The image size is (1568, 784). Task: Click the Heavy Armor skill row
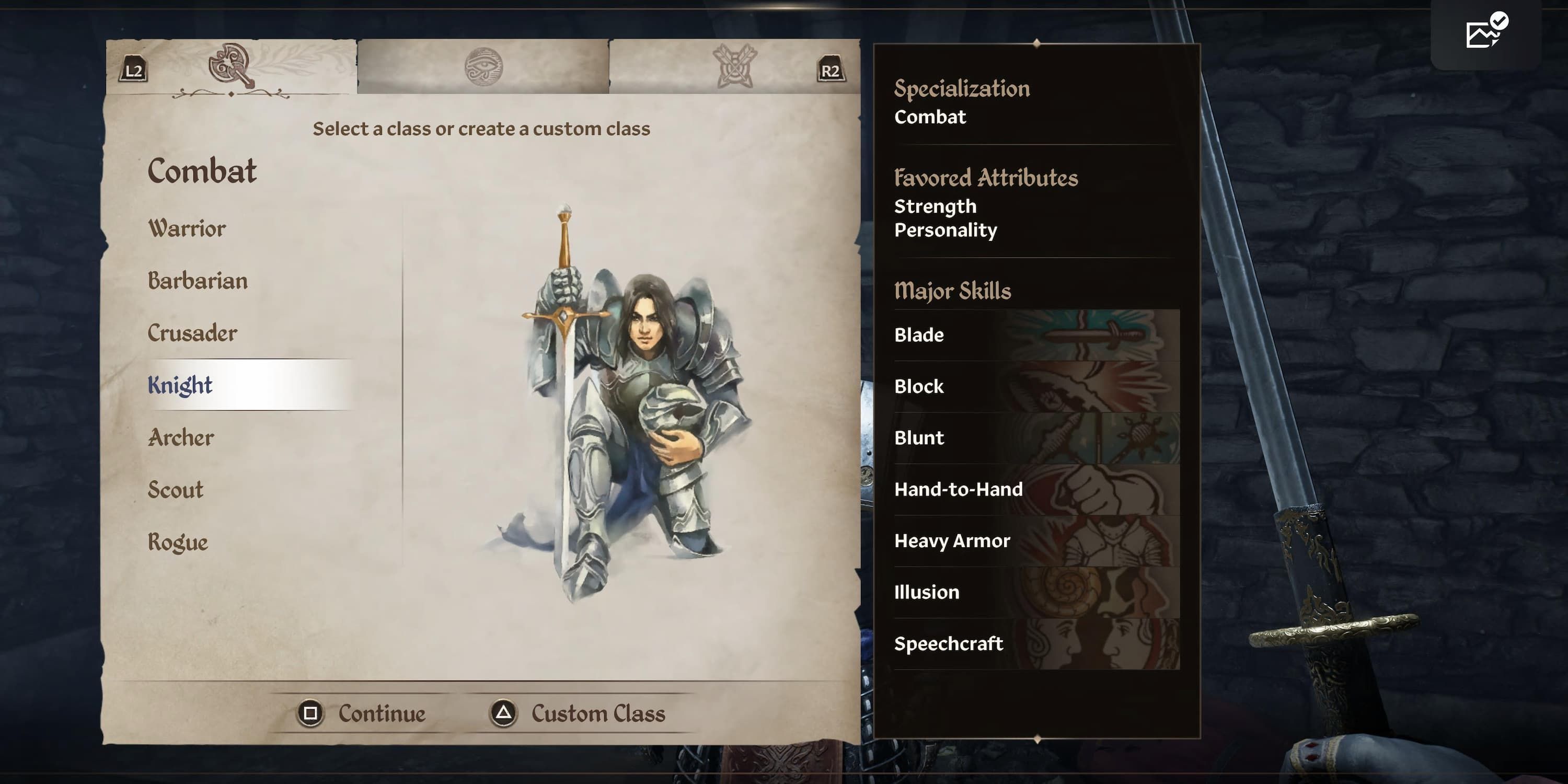(x=1036, y=541)
